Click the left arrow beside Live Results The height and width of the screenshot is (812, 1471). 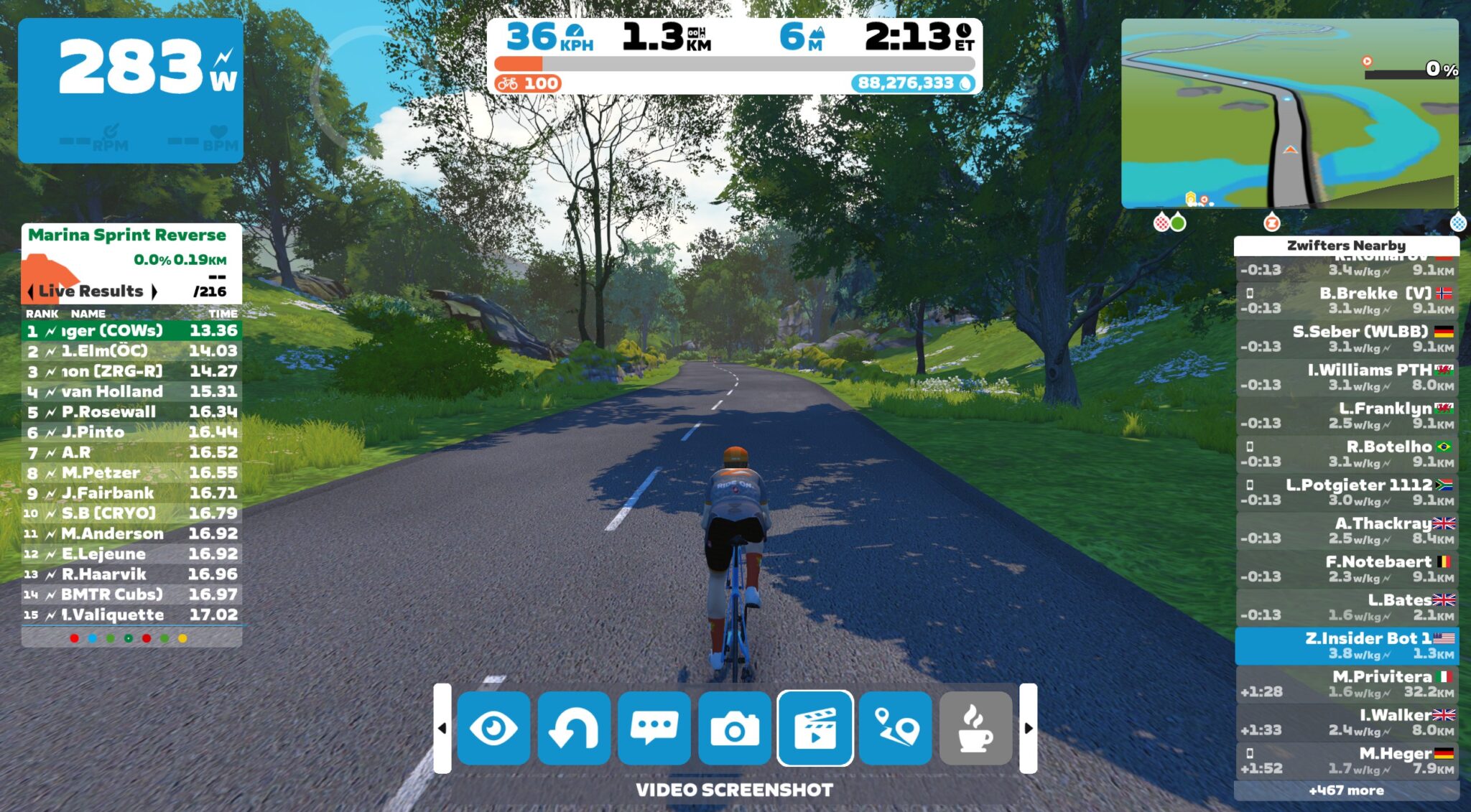(29, 291)
